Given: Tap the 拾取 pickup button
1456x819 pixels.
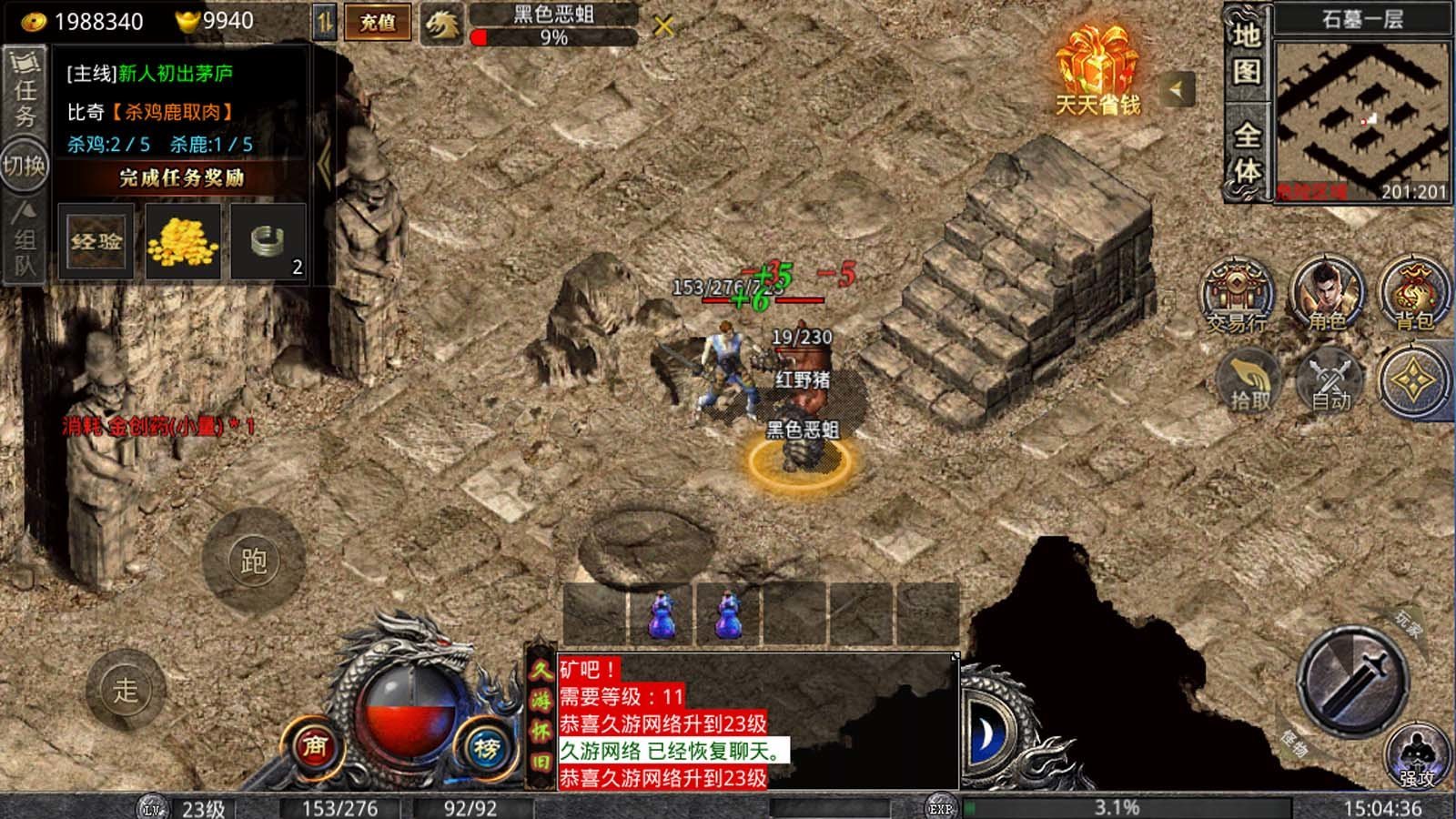Looking at the screenshot, I should coord(1250,380).
